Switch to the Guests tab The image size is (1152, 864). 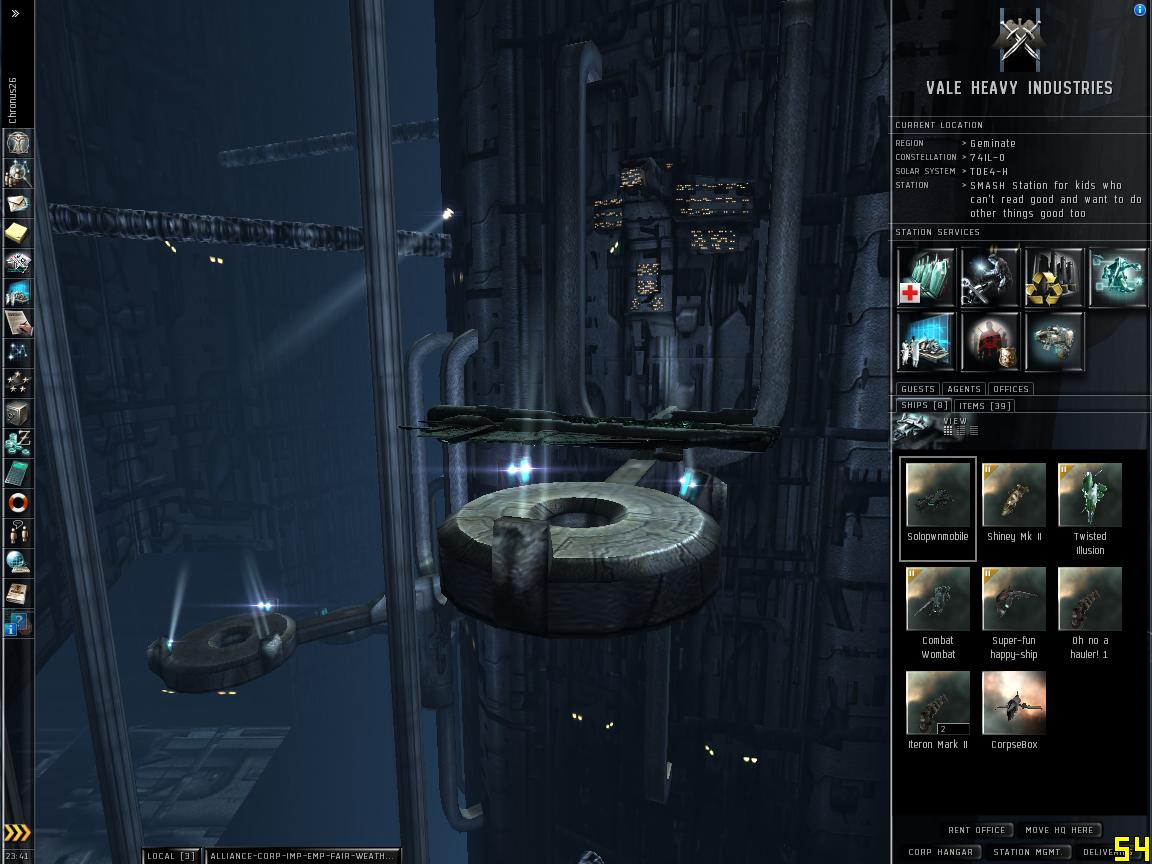click(917, 389)
